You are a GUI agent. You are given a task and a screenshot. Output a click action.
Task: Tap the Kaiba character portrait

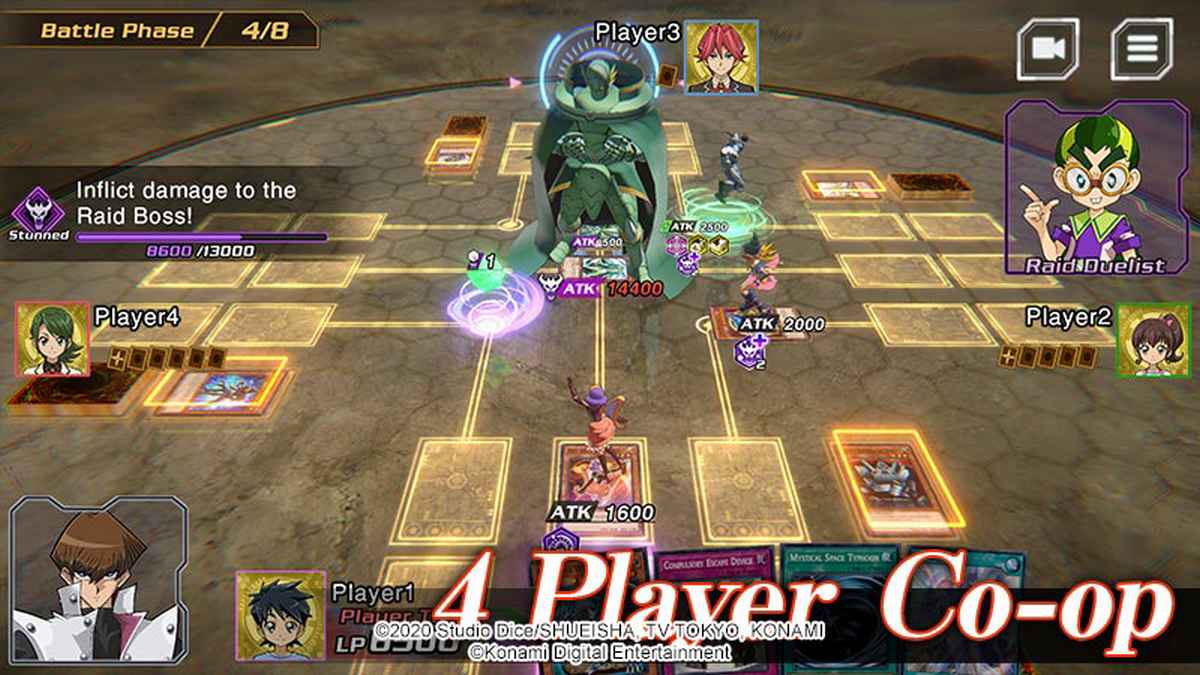click(97, 583)
